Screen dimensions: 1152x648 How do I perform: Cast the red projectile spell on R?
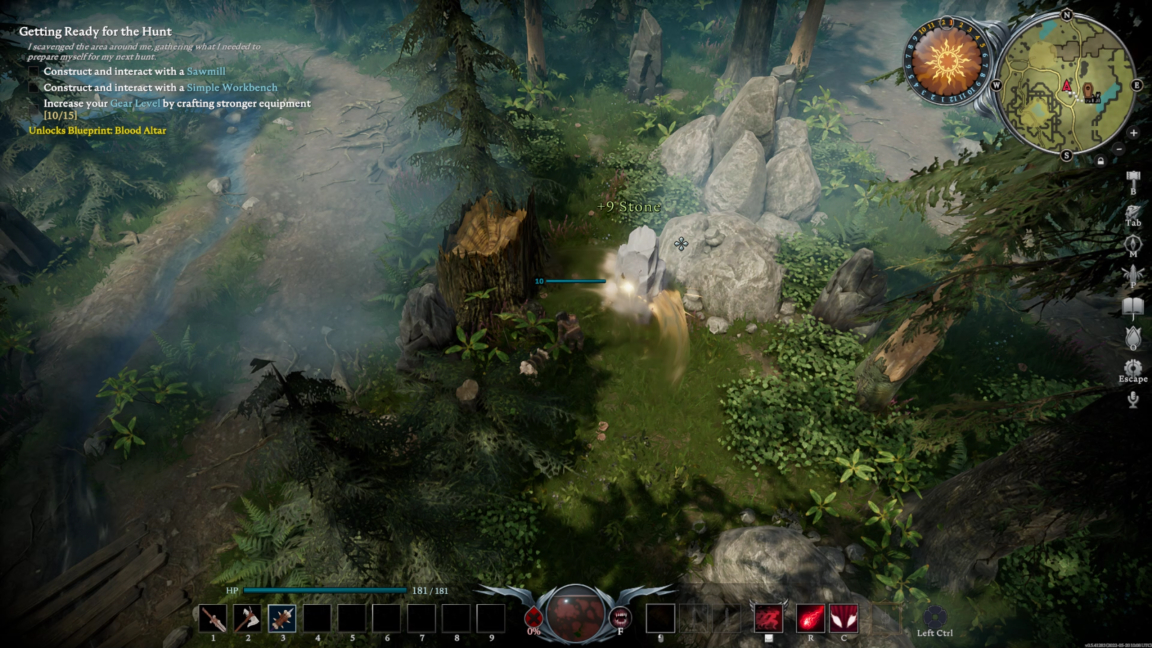pyautogui.click(x=810, y=618)
